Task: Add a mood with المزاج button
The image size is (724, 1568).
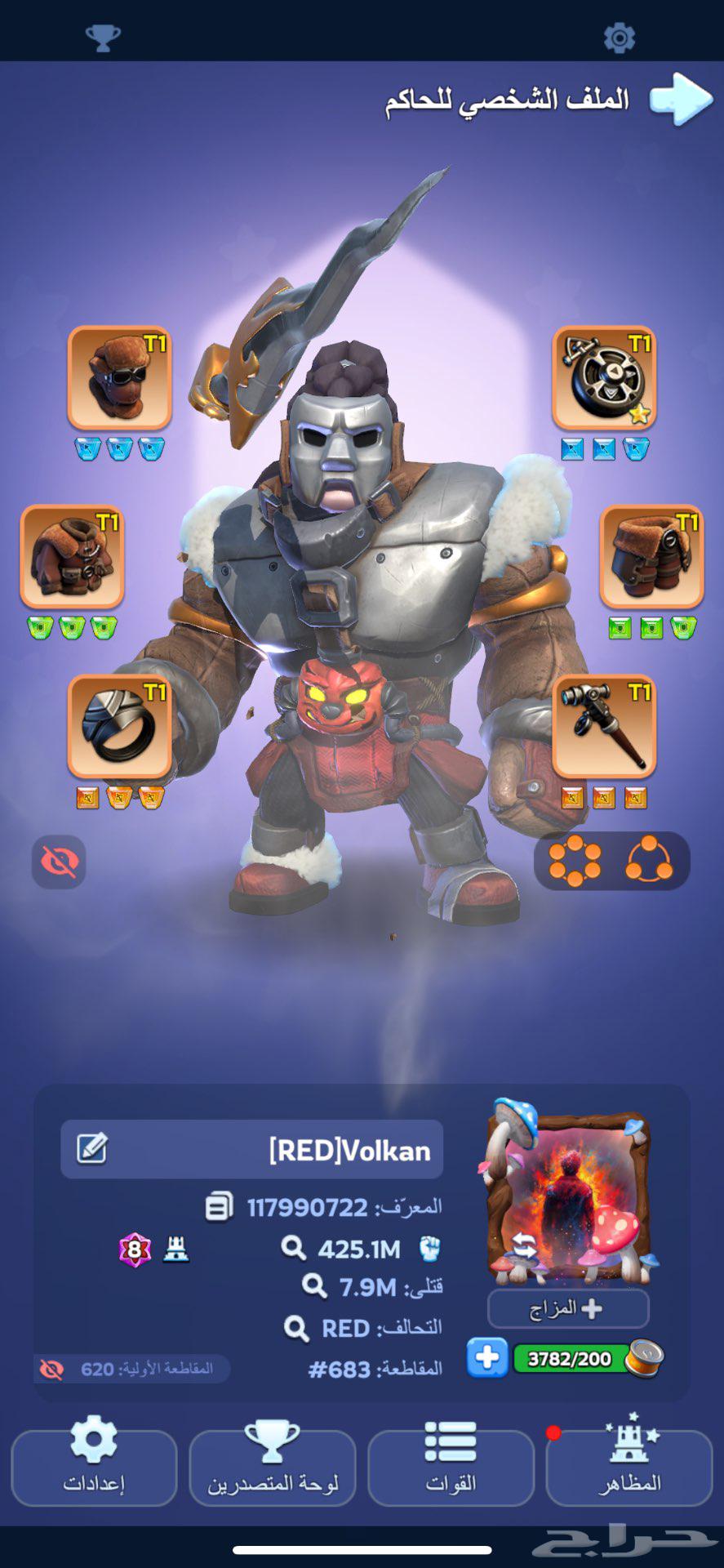Action: pyautogui.click(x=568, y=1309)
